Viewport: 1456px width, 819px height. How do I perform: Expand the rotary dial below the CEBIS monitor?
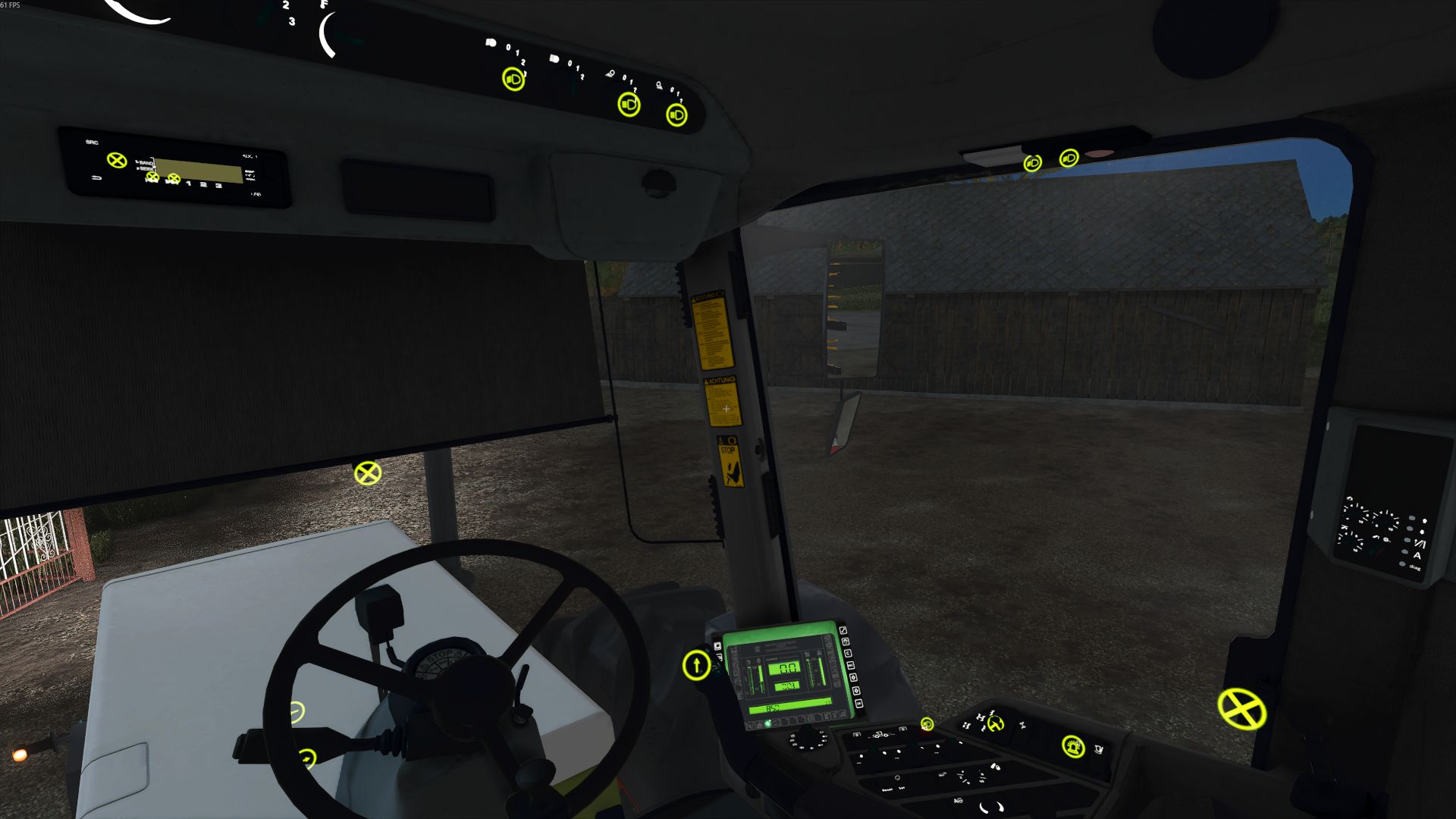point(808,740)
